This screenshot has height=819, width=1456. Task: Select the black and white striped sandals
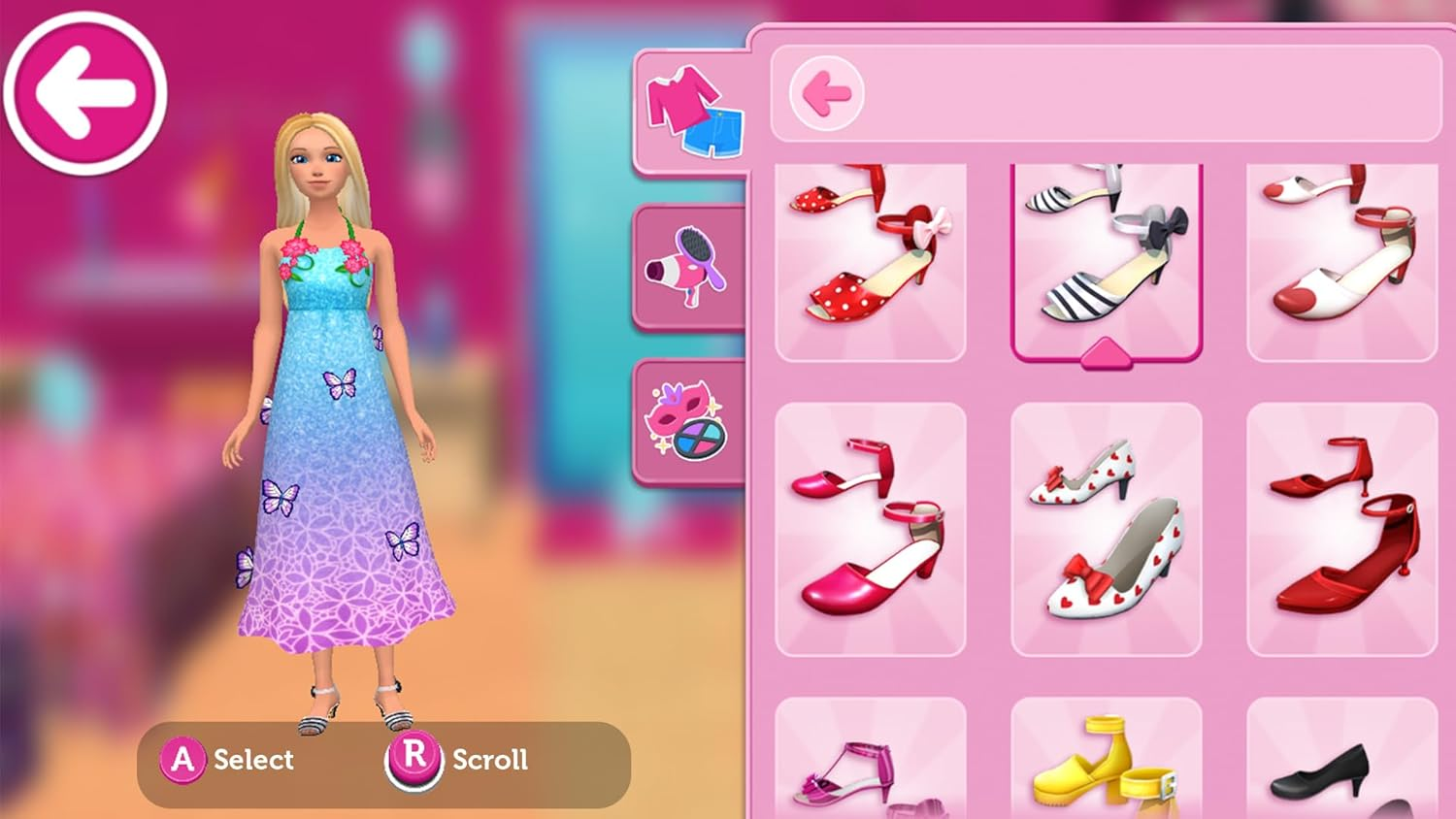(x=1107, y=257)
